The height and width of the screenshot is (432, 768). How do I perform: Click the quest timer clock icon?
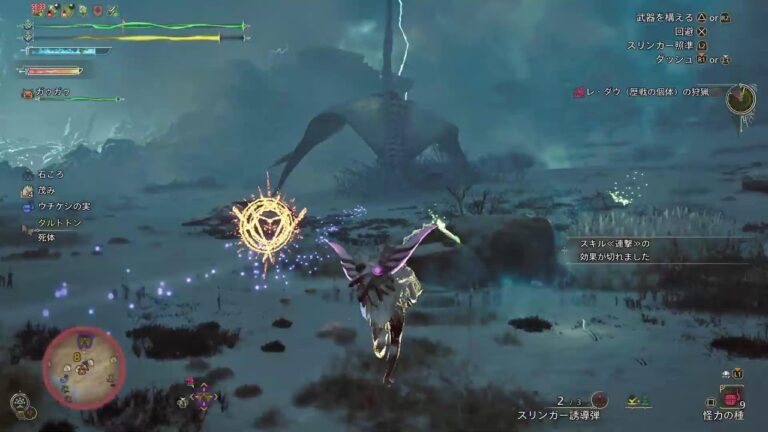pyautogui.click(x=740, y=99)
